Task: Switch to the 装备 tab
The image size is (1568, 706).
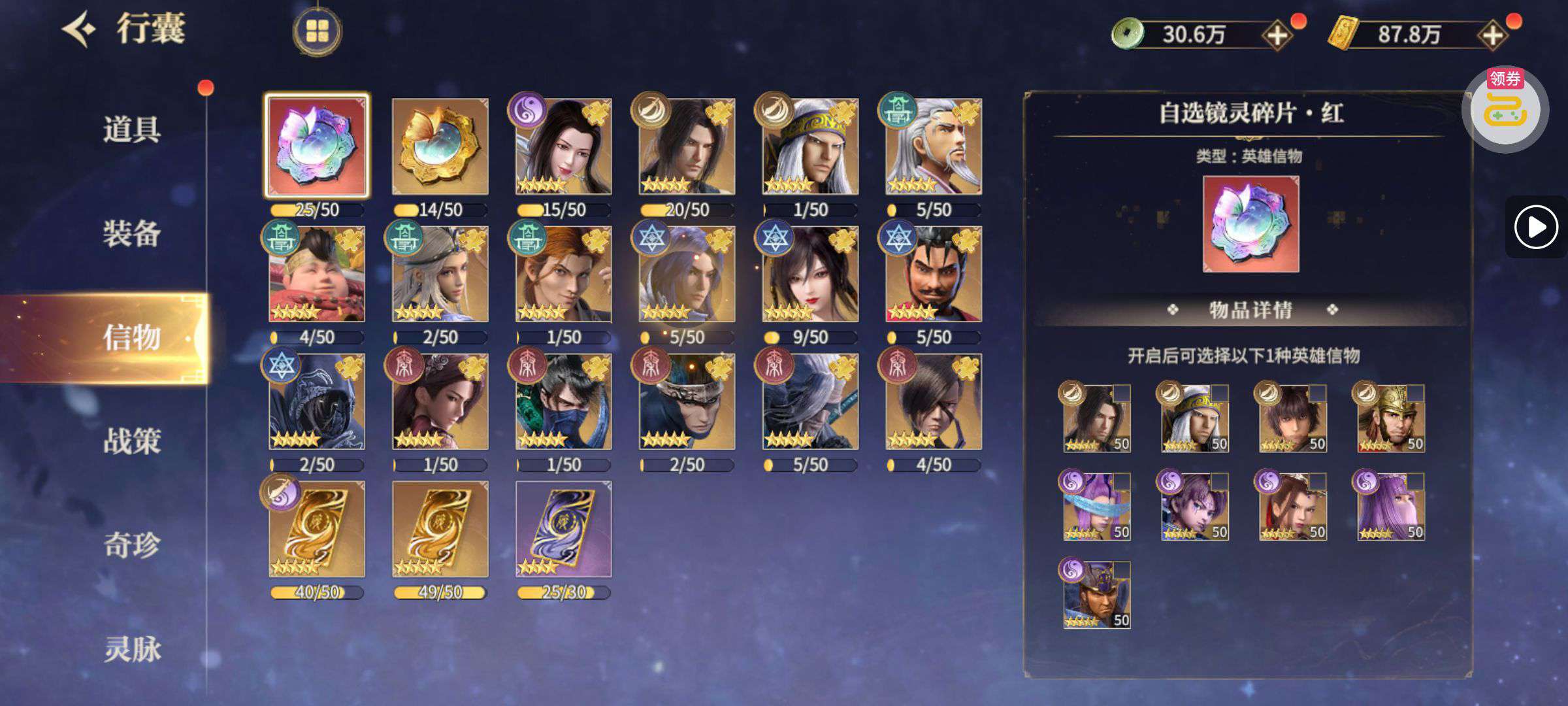Action: pos(131,233)
